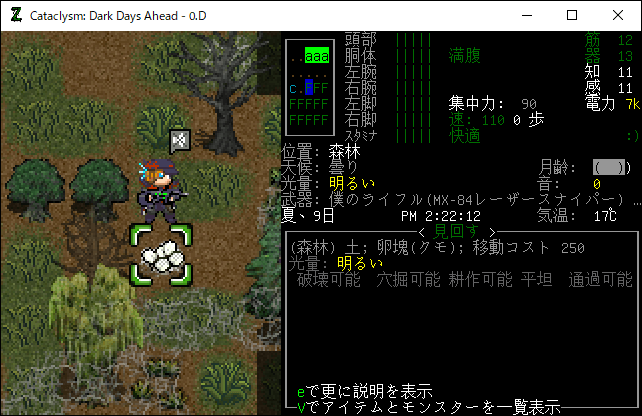Maximize the game window

coord(572,15)
